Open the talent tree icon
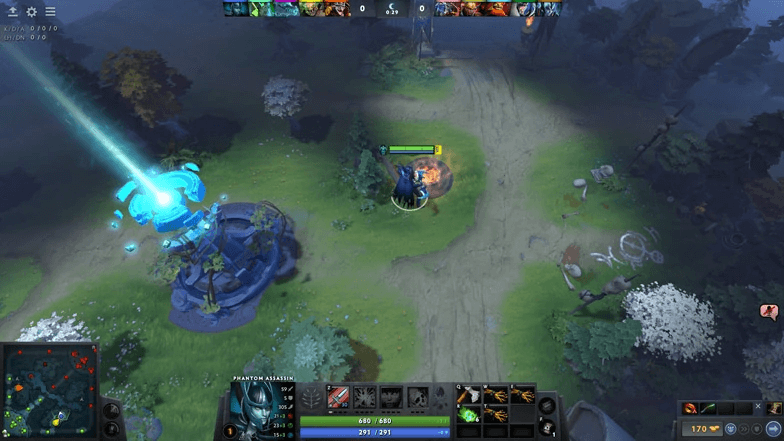This screenshot has height=441, width=784. click(312, 397)
